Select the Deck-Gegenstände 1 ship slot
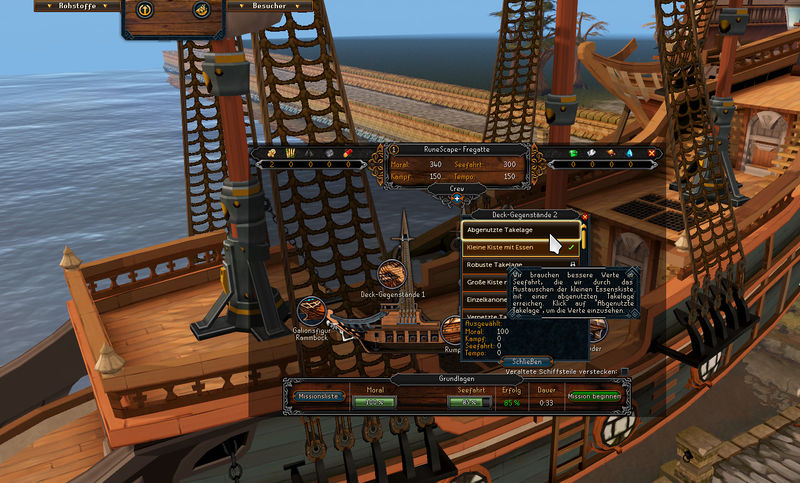The height and width of the screenshot is (483, 800). click(x=392, y=275)
